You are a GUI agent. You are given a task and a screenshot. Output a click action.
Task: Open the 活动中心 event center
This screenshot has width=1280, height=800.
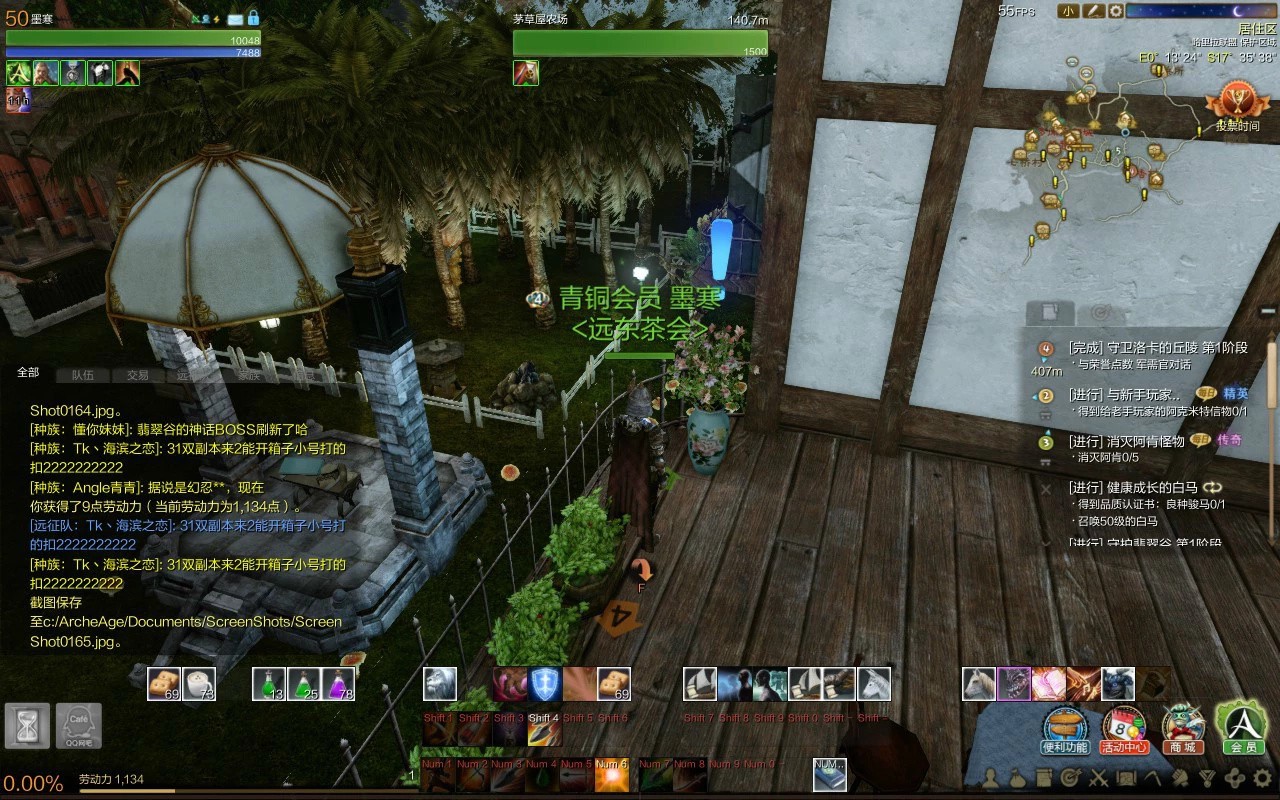click(1124, 727)
